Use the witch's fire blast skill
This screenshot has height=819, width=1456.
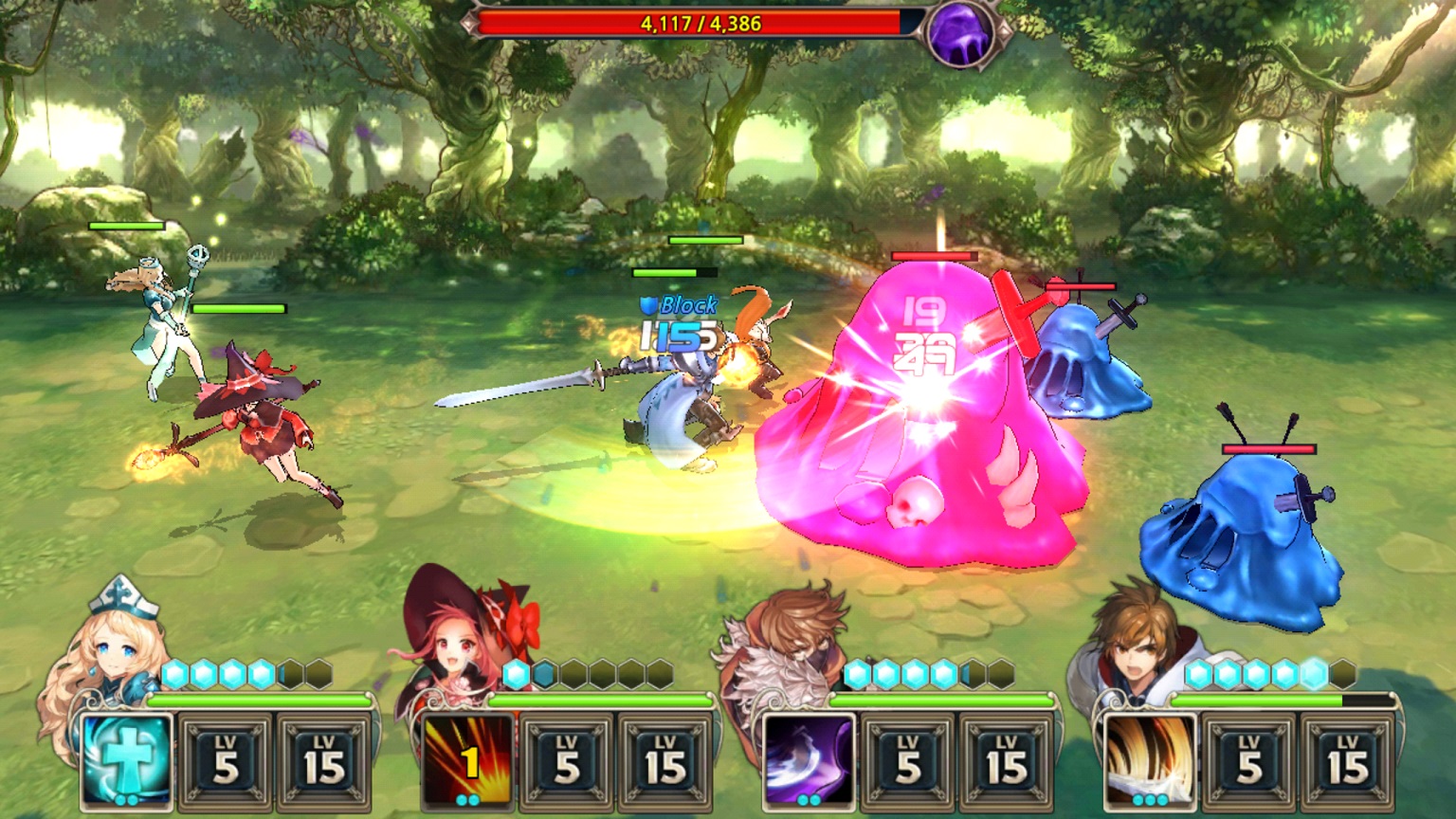pos(467,761)
